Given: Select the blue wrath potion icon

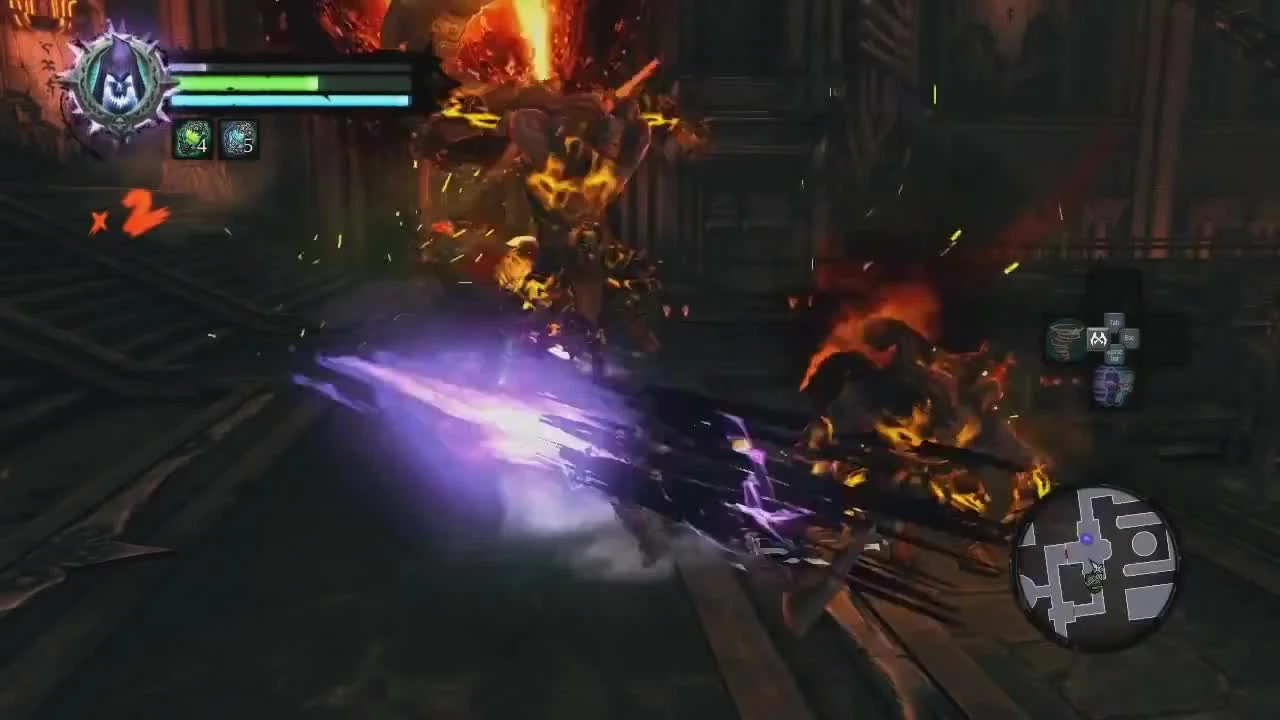Looking at the screenshot, I should [x=235, y=139].
